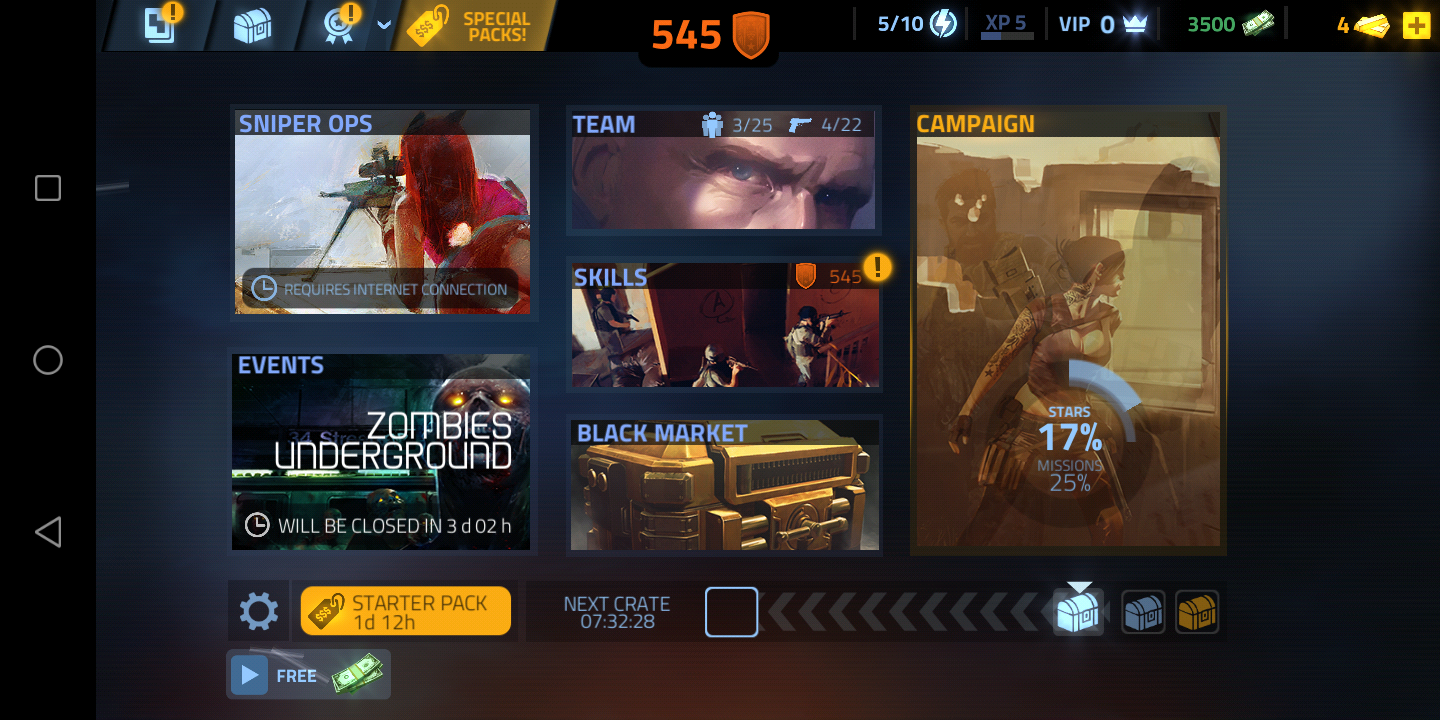Enter the Black Market
Image resolution: width=1440 pixels, height=720 pixels.
pyautogui.click(x=724, y=485)
